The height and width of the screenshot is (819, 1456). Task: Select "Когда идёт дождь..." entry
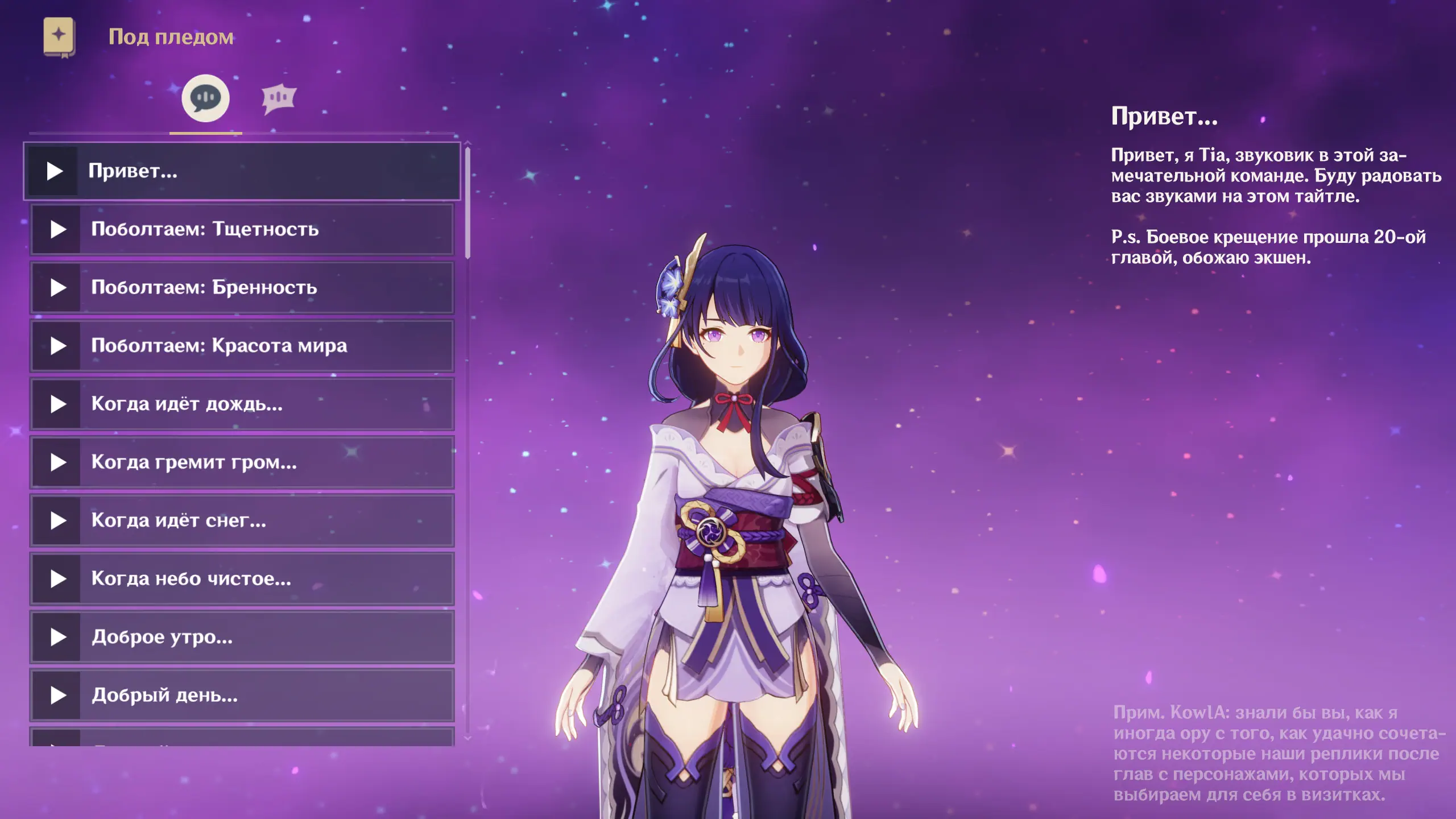tap(242, 404)
